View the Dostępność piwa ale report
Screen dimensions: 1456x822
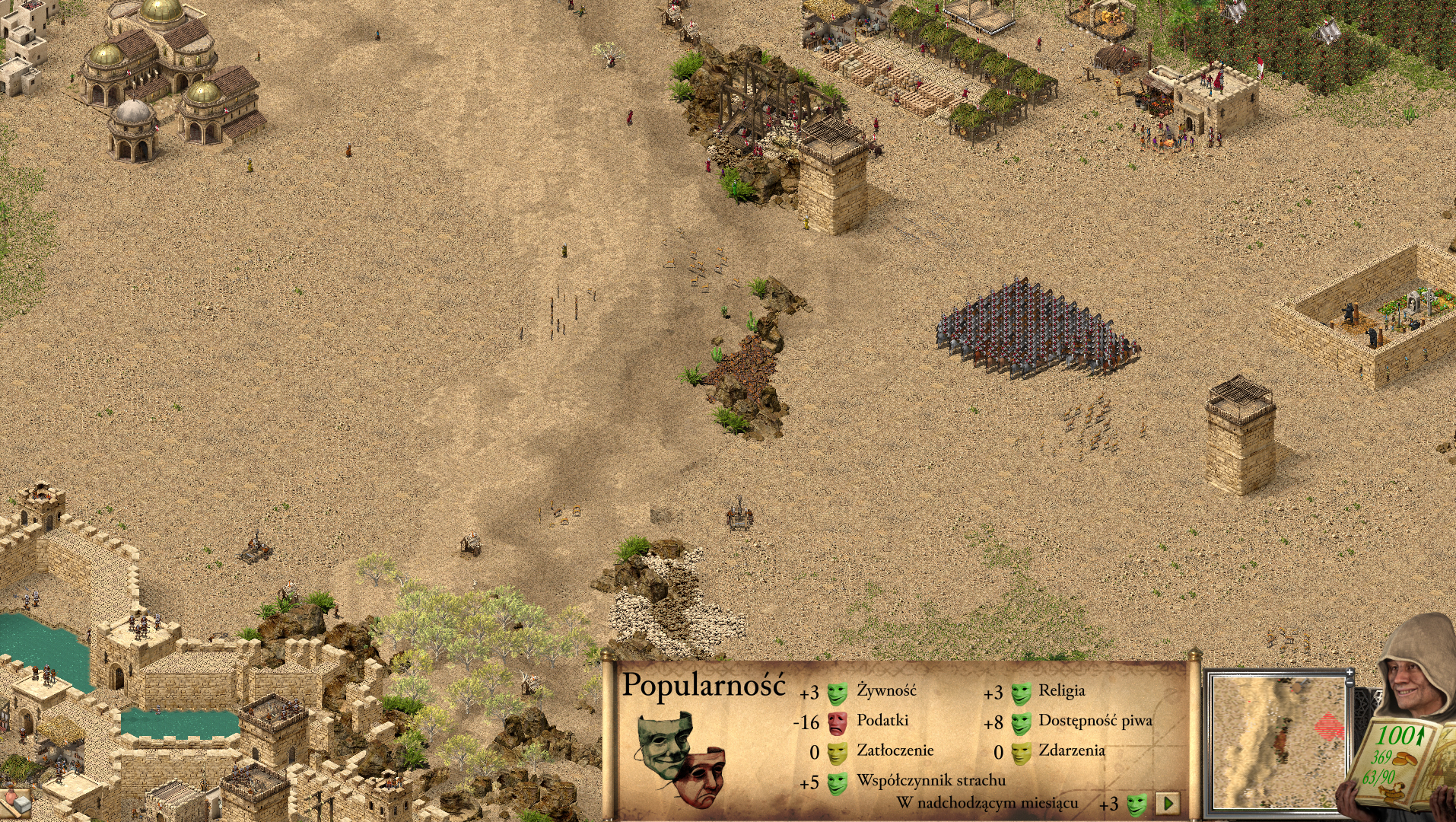[1095, 721]
